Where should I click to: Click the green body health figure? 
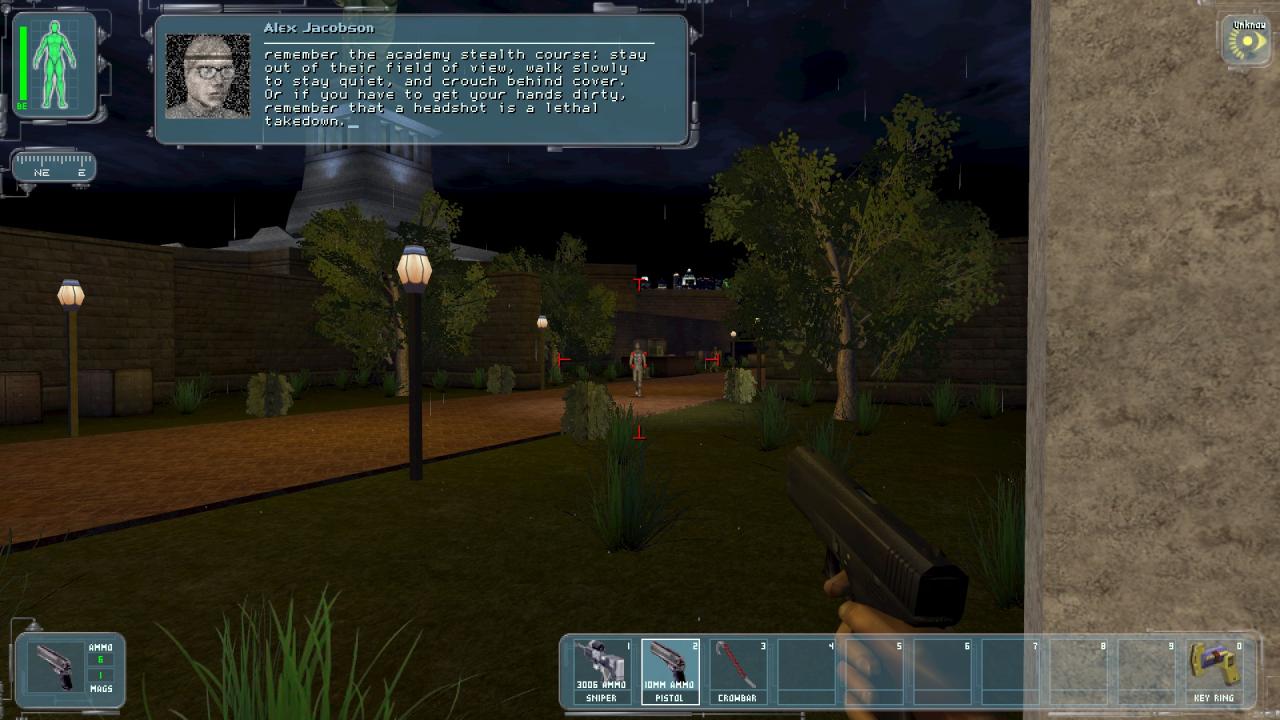[54, 65]
